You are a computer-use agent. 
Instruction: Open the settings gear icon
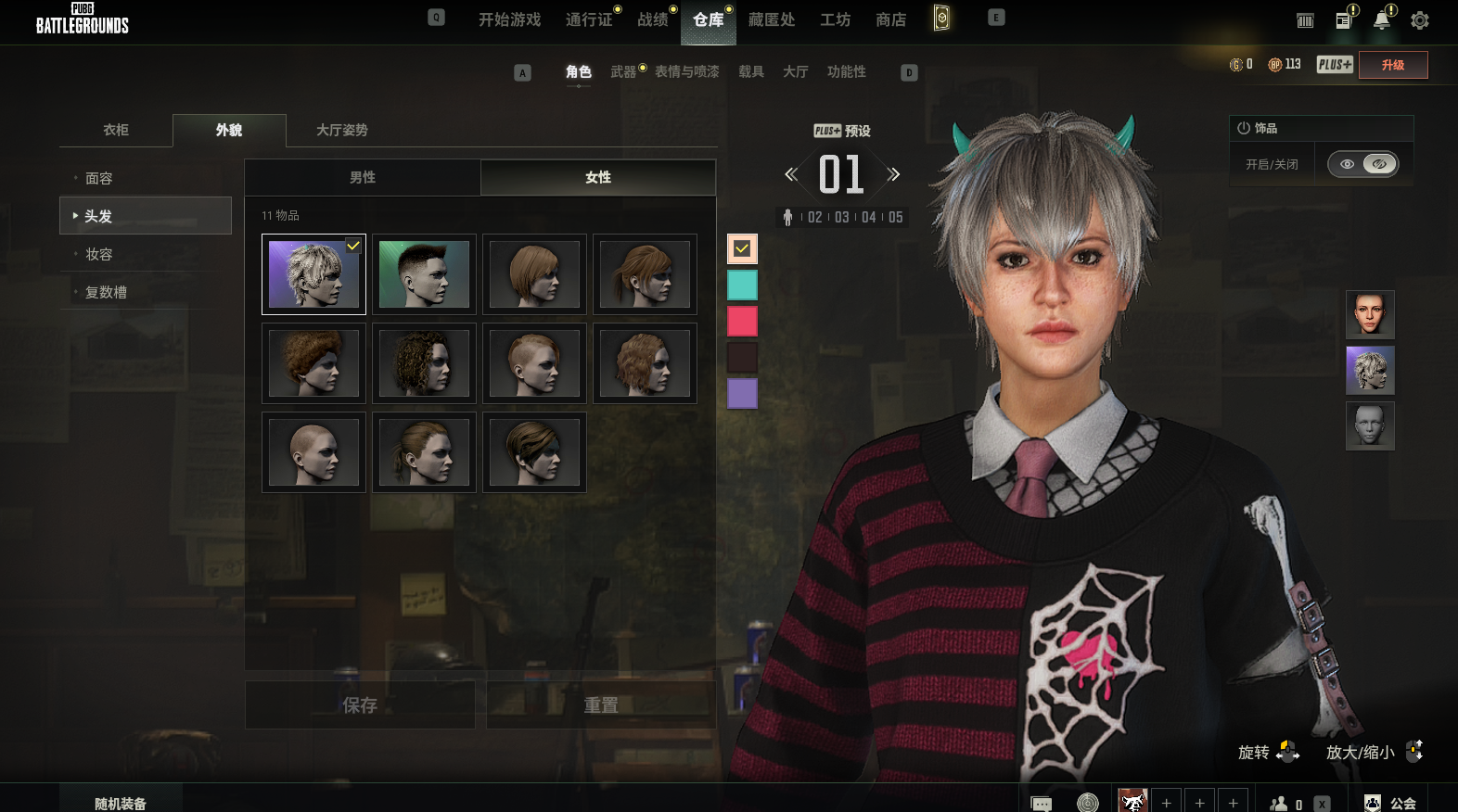click(x=1419, y=20)
